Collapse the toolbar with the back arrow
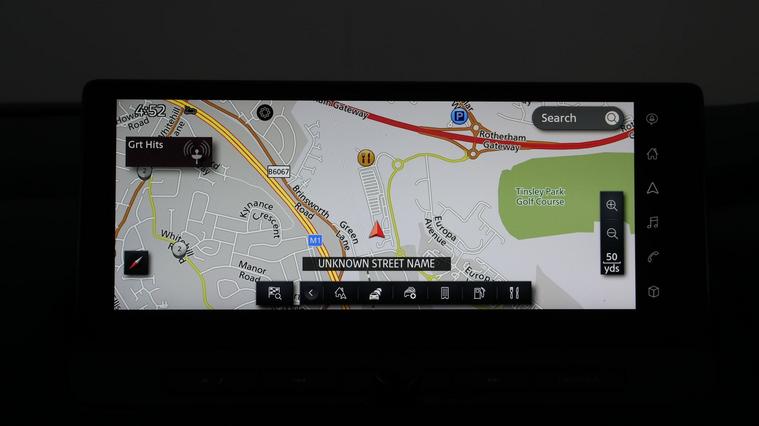Screen dimensions: 759x426 click(311, 293)
